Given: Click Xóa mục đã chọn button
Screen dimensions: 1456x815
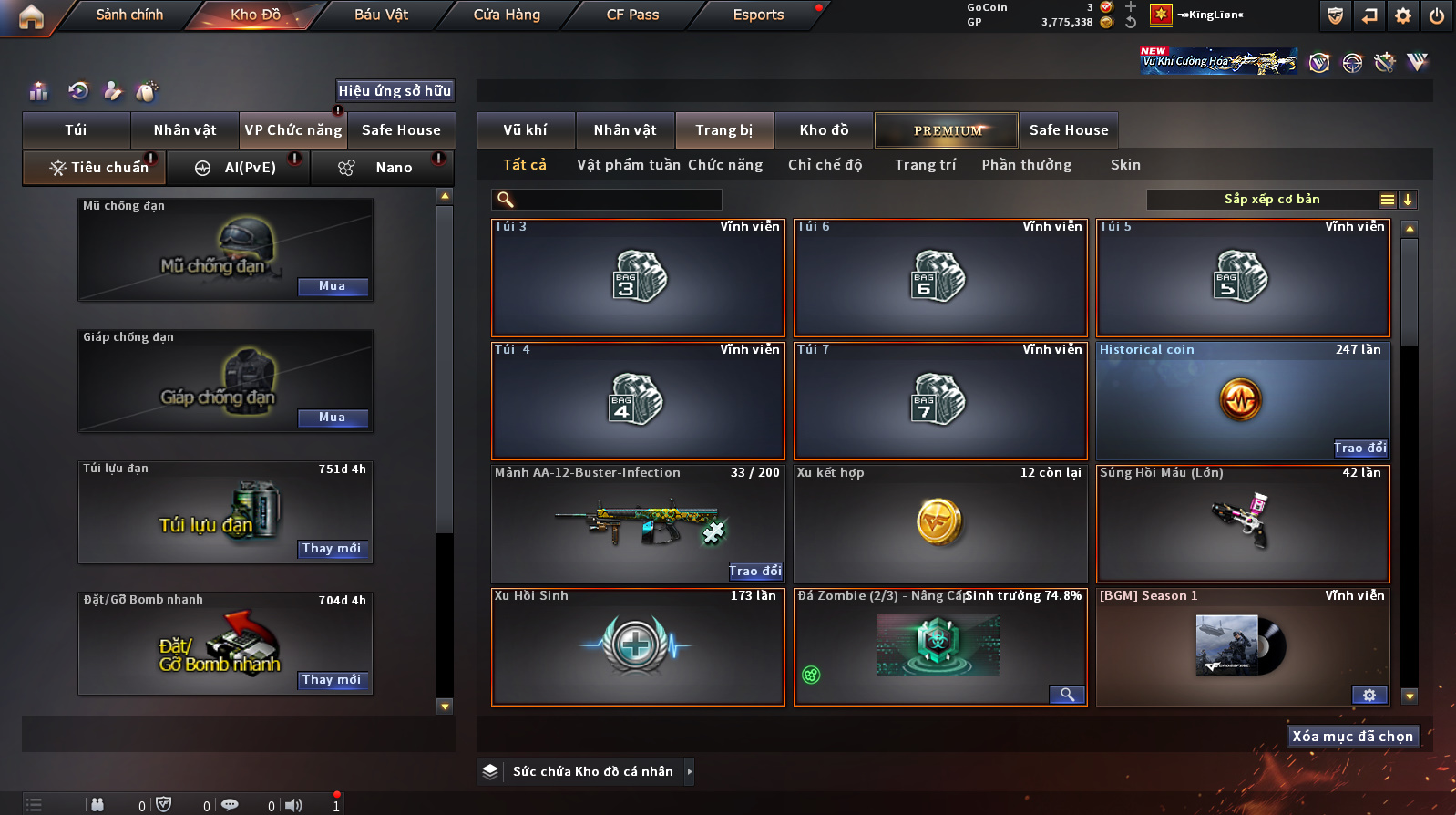Looking at the screenshot, I should pos(1352,737).
